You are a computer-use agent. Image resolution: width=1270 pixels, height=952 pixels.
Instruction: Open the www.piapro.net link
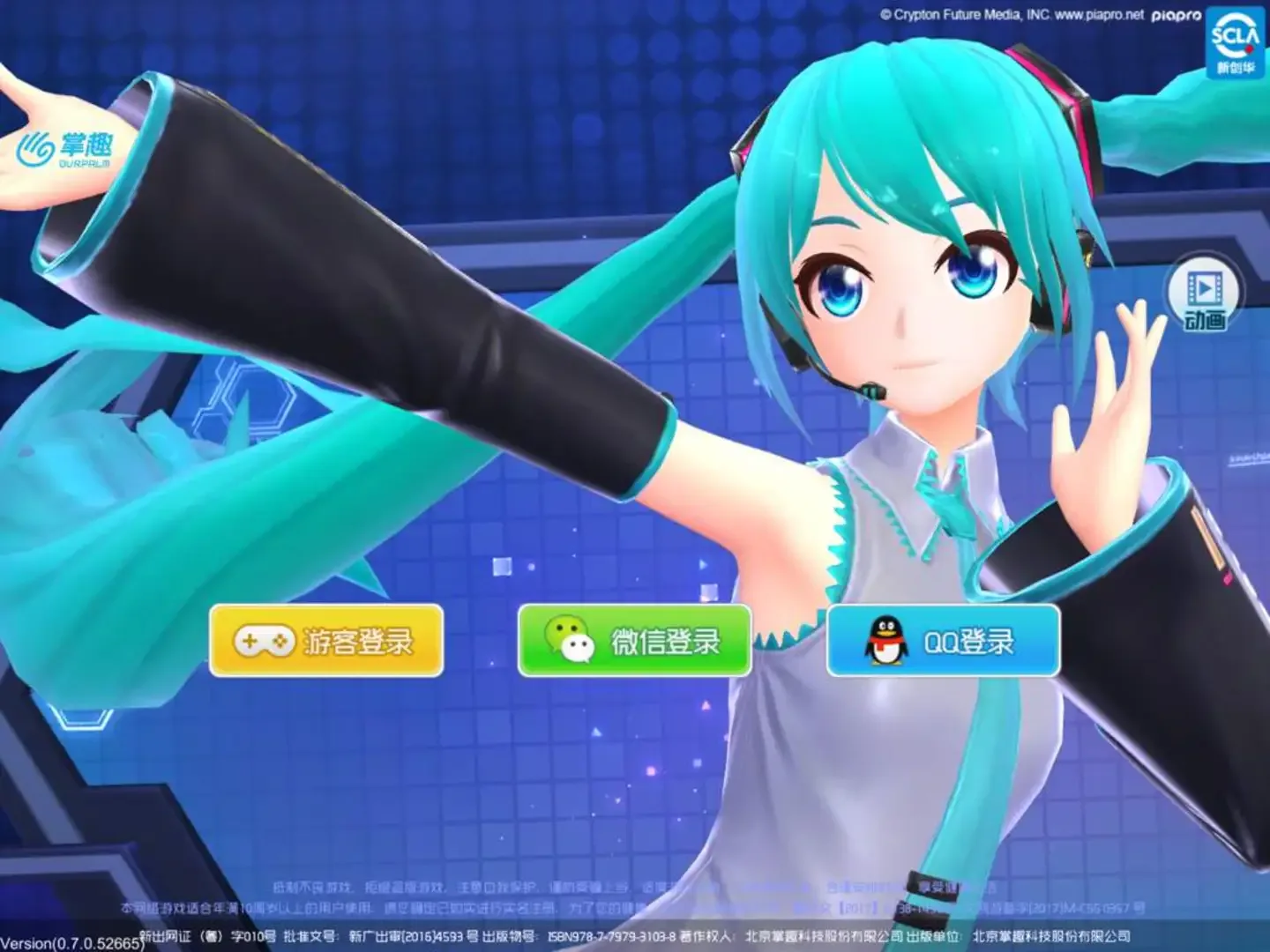[x=1100, y=14]
